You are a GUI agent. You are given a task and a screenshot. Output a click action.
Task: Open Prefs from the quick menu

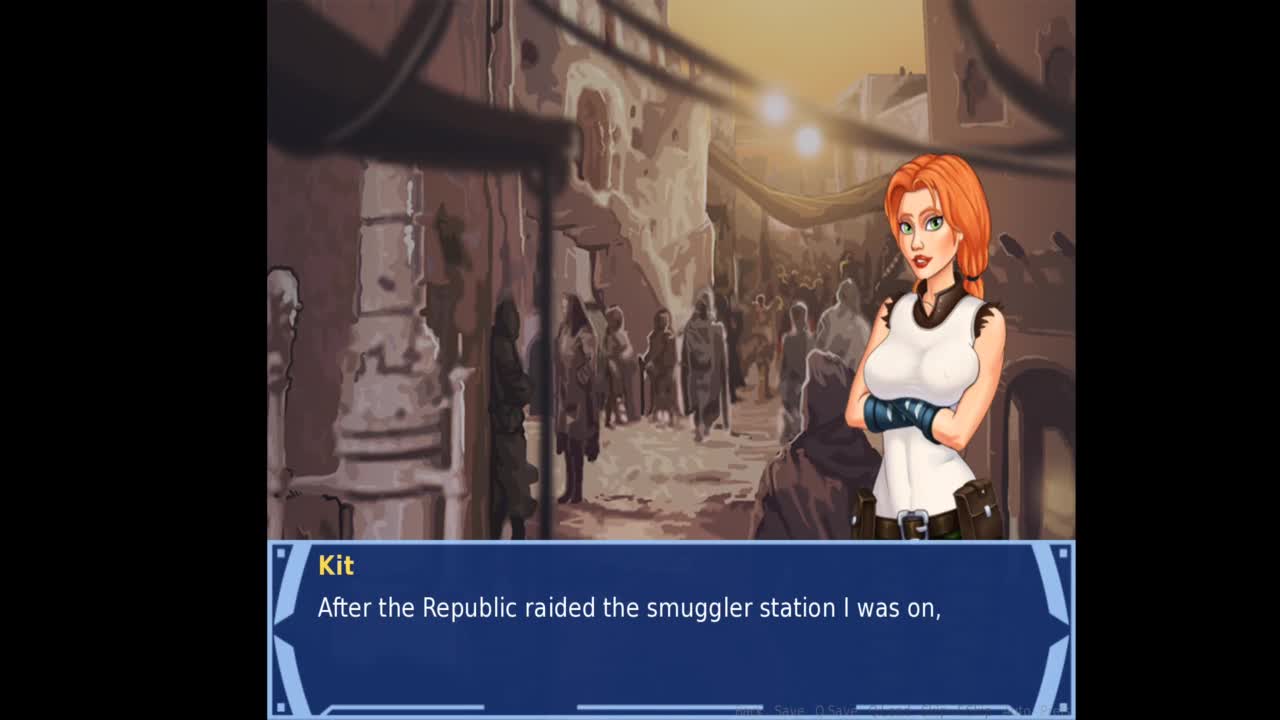click(1053, 711)
